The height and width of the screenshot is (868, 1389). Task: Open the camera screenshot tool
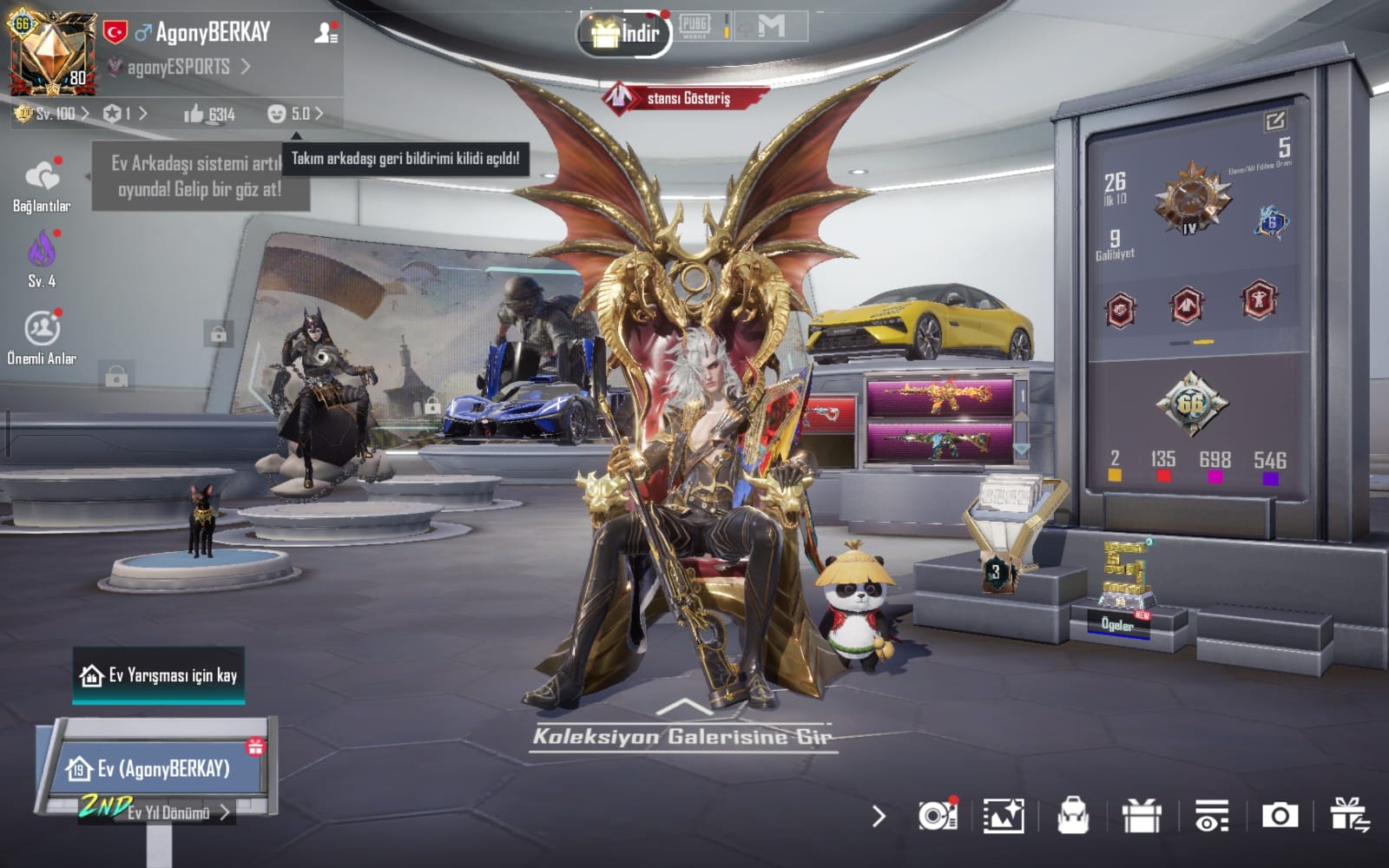point(1280,816)
